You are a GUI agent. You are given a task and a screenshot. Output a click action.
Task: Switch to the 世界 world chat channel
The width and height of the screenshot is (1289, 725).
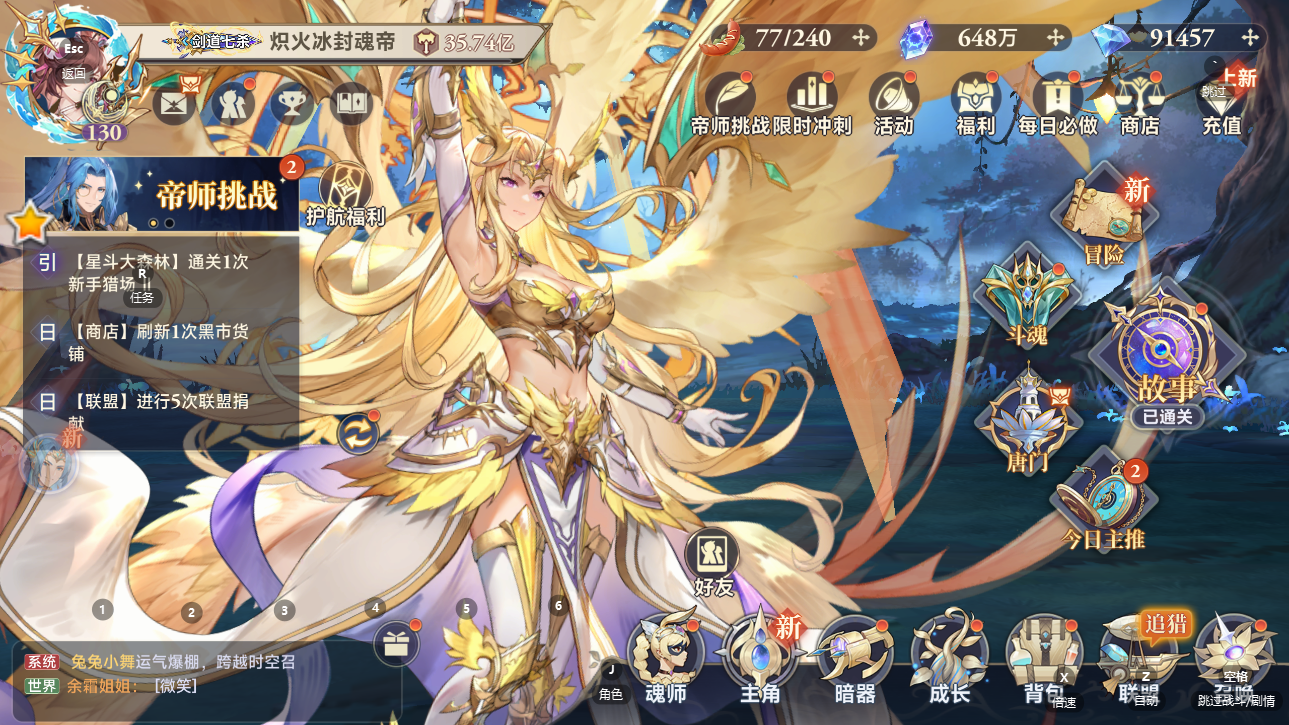click(x=42, y=687)
